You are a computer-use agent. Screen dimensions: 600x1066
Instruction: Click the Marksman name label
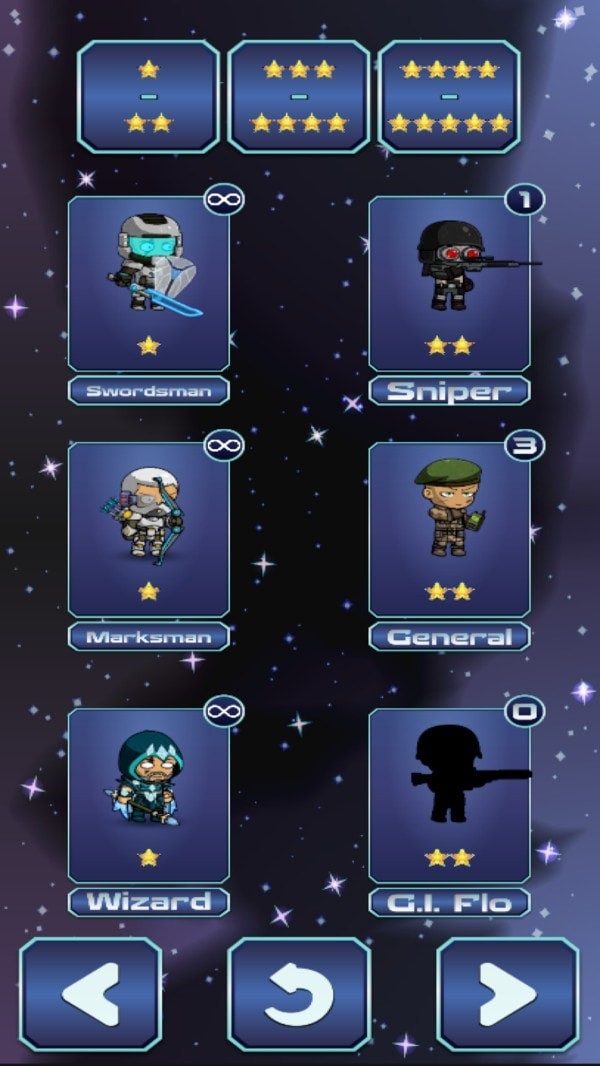coord(149,637)
